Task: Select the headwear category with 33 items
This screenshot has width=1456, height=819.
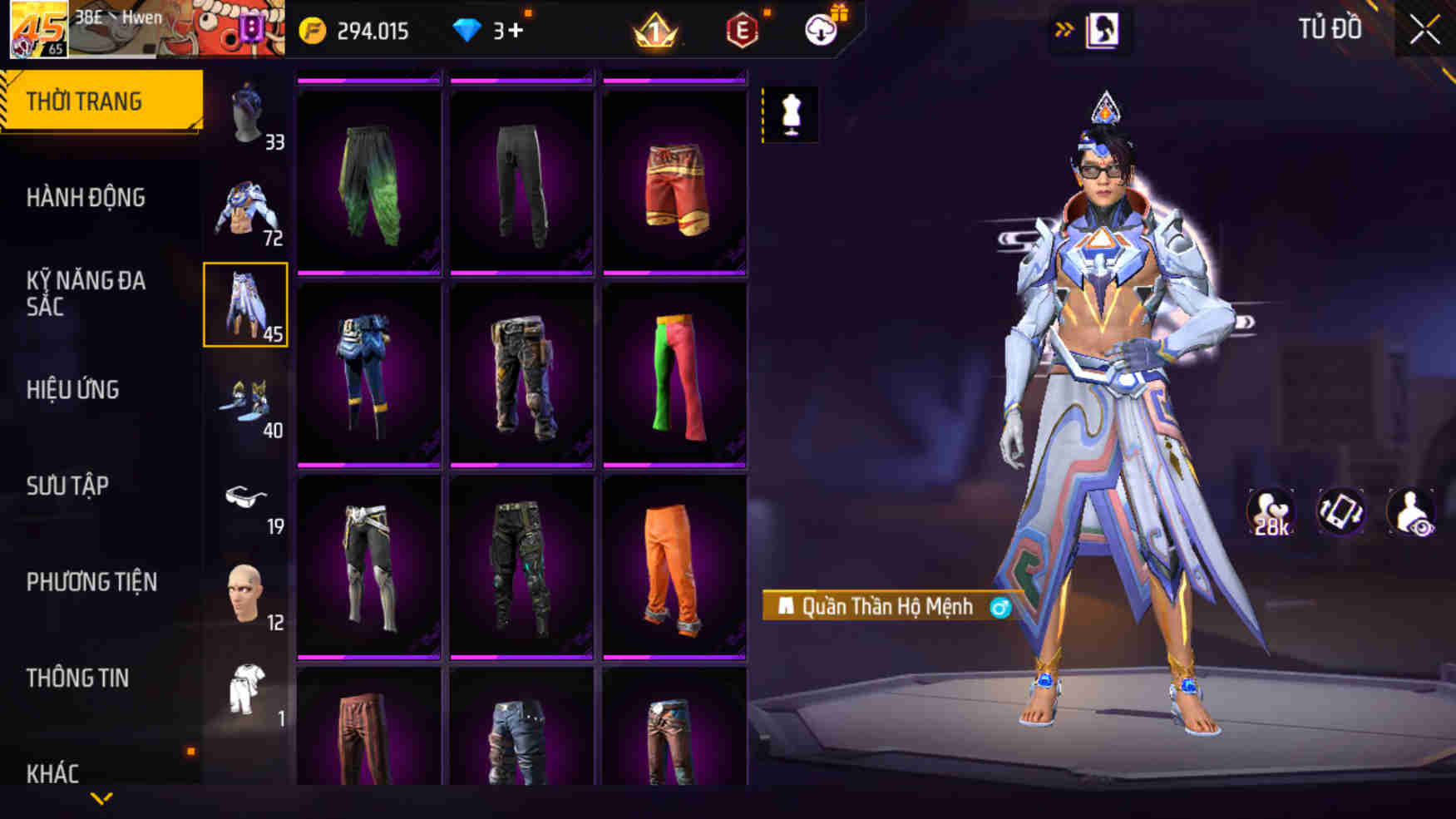Action: 247,114
